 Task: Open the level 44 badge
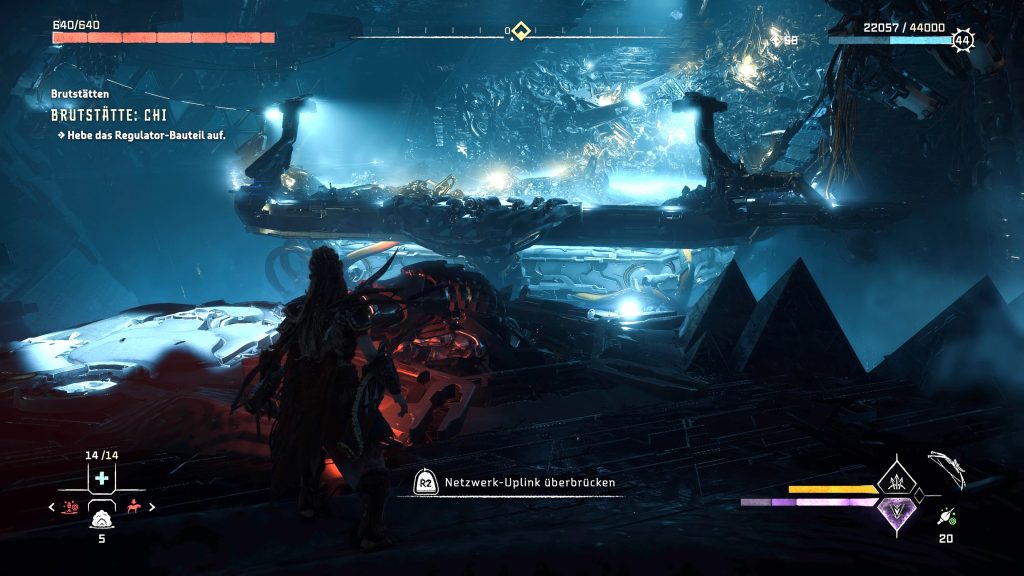coord(962,40)
